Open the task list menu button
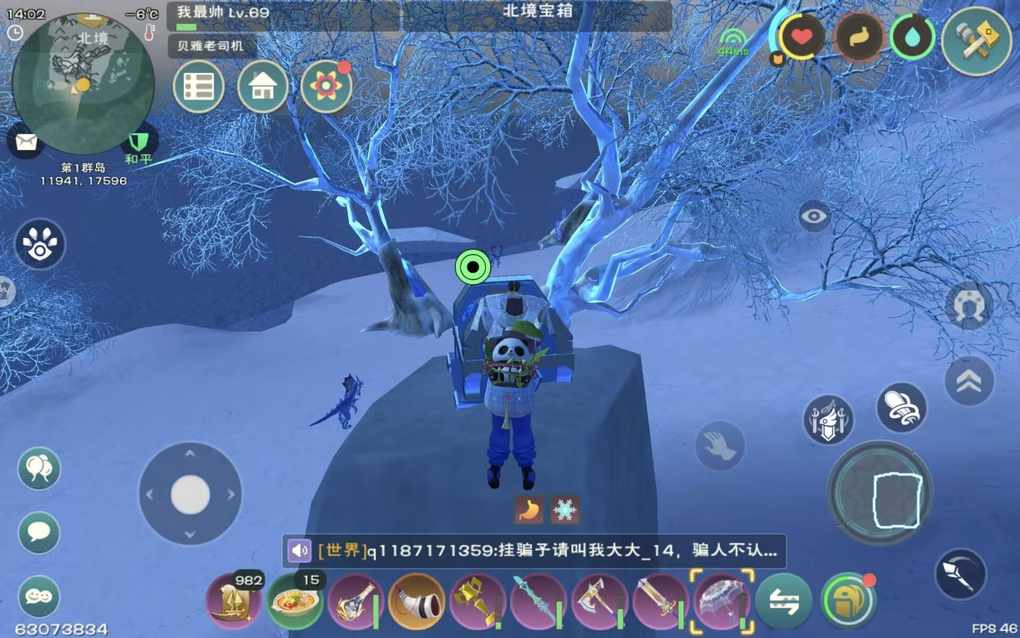 (198, 87)
